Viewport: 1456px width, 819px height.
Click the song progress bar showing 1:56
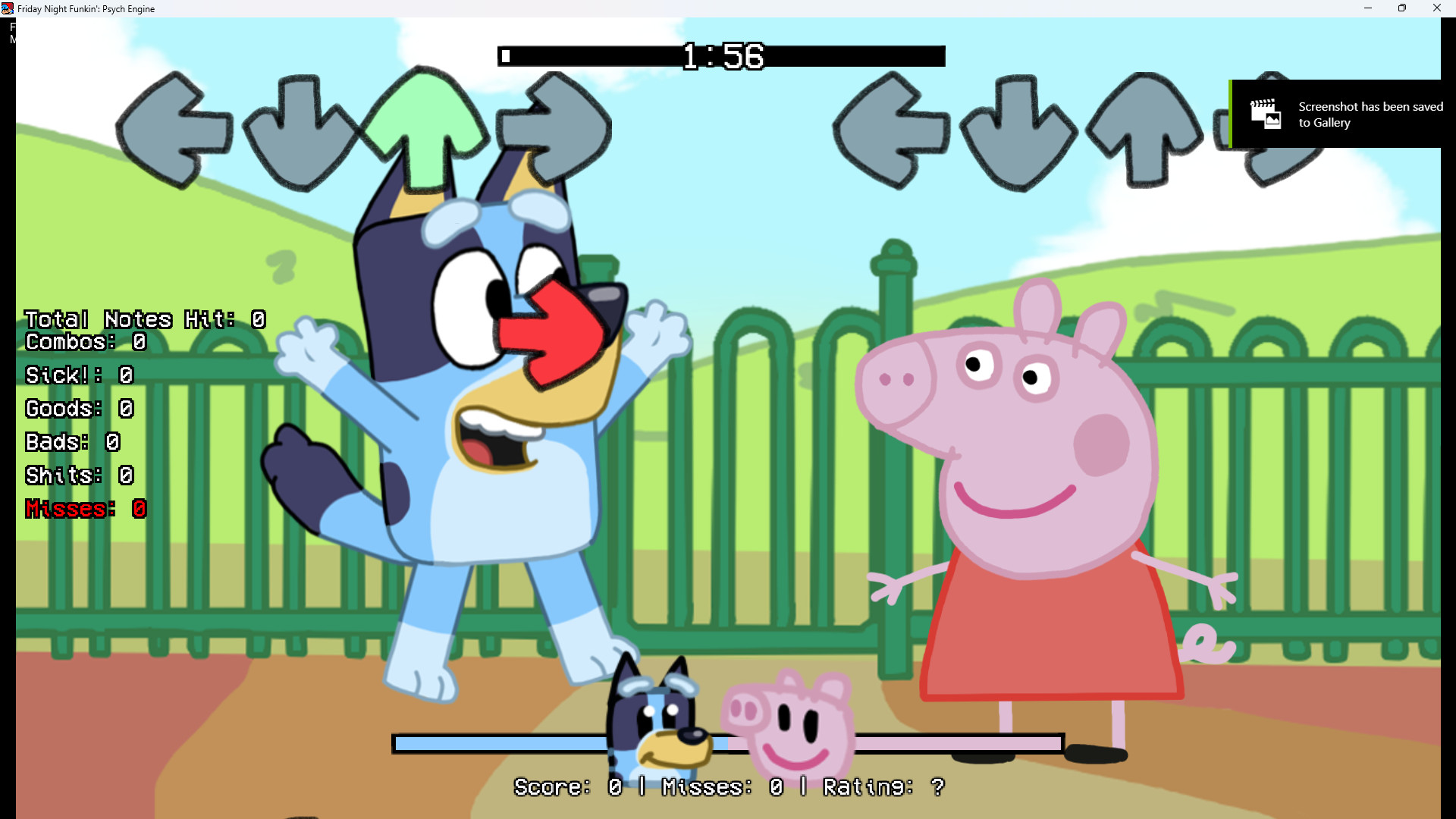(722, 56)
